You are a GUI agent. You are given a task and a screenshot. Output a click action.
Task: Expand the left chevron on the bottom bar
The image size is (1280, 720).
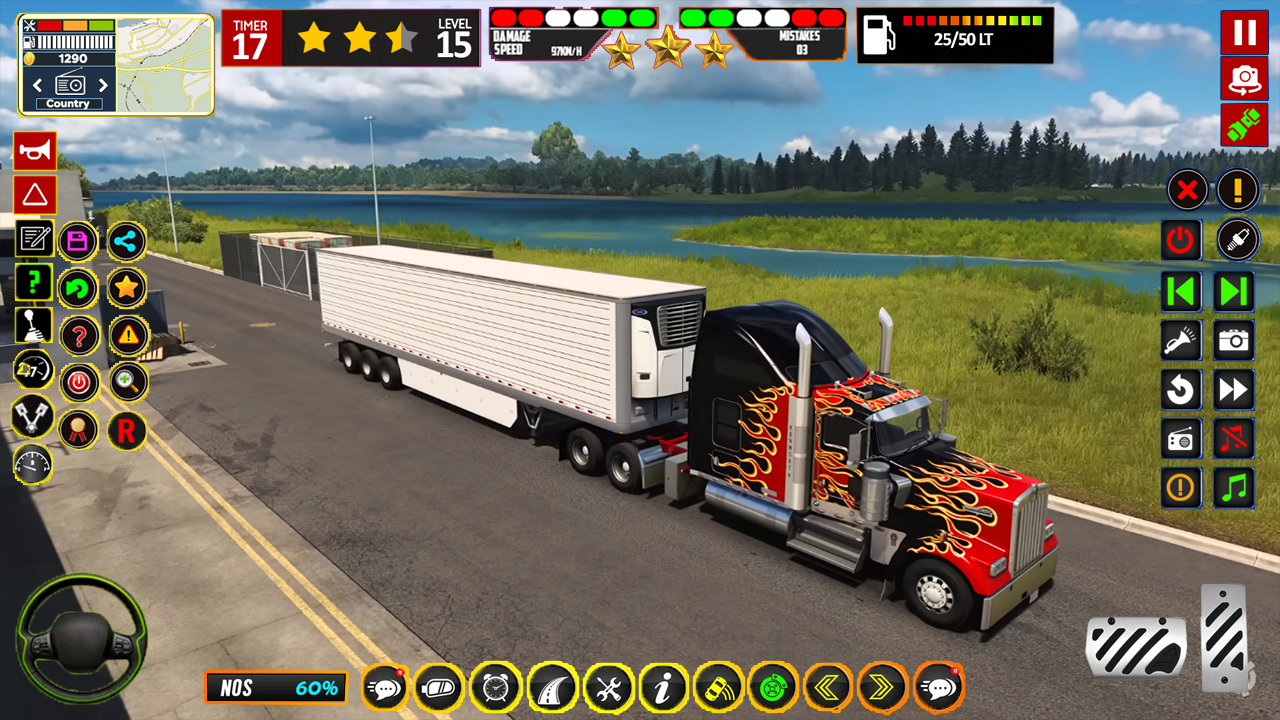pos(829,687)
